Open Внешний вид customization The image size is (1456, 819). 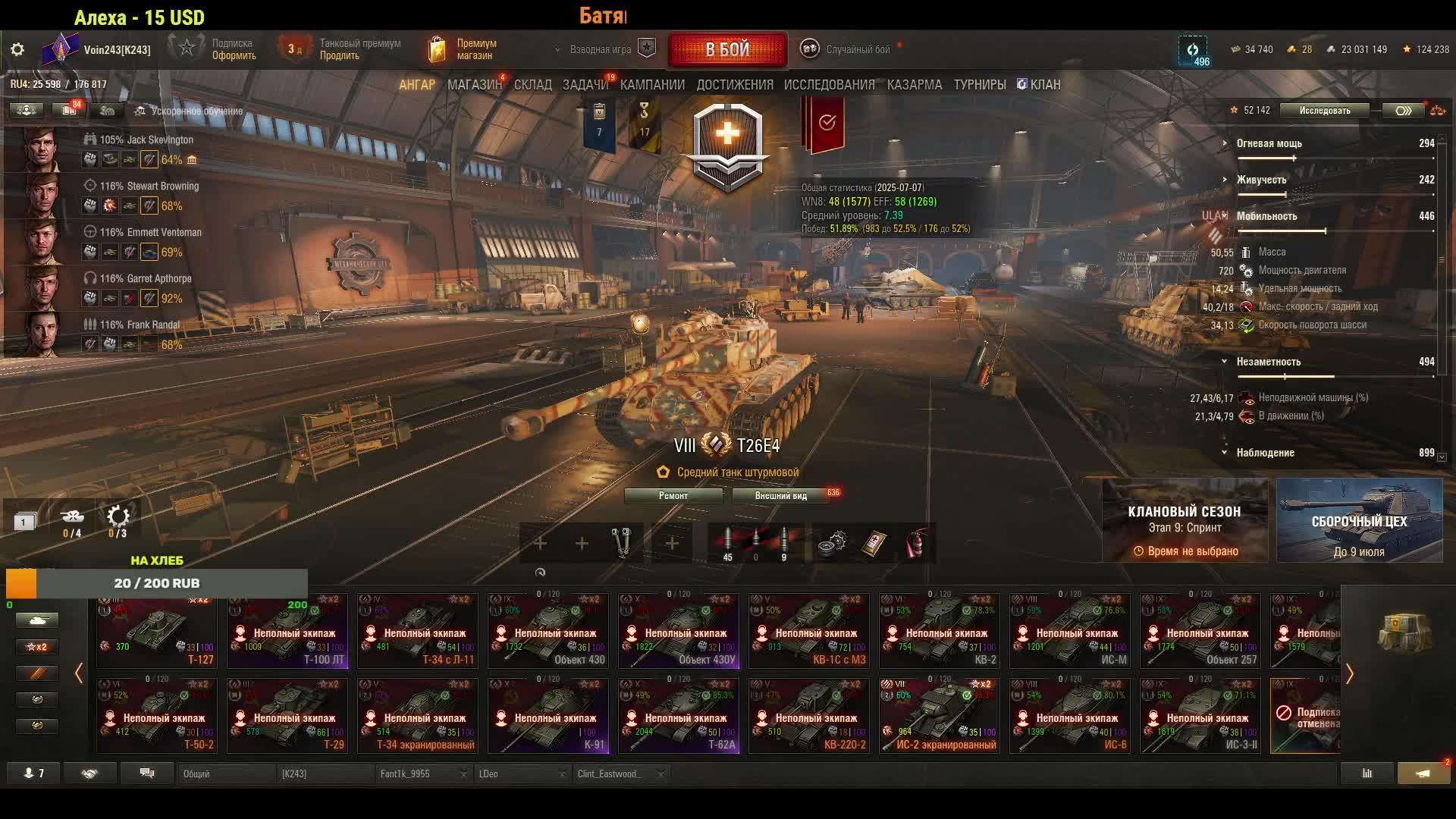780,496
